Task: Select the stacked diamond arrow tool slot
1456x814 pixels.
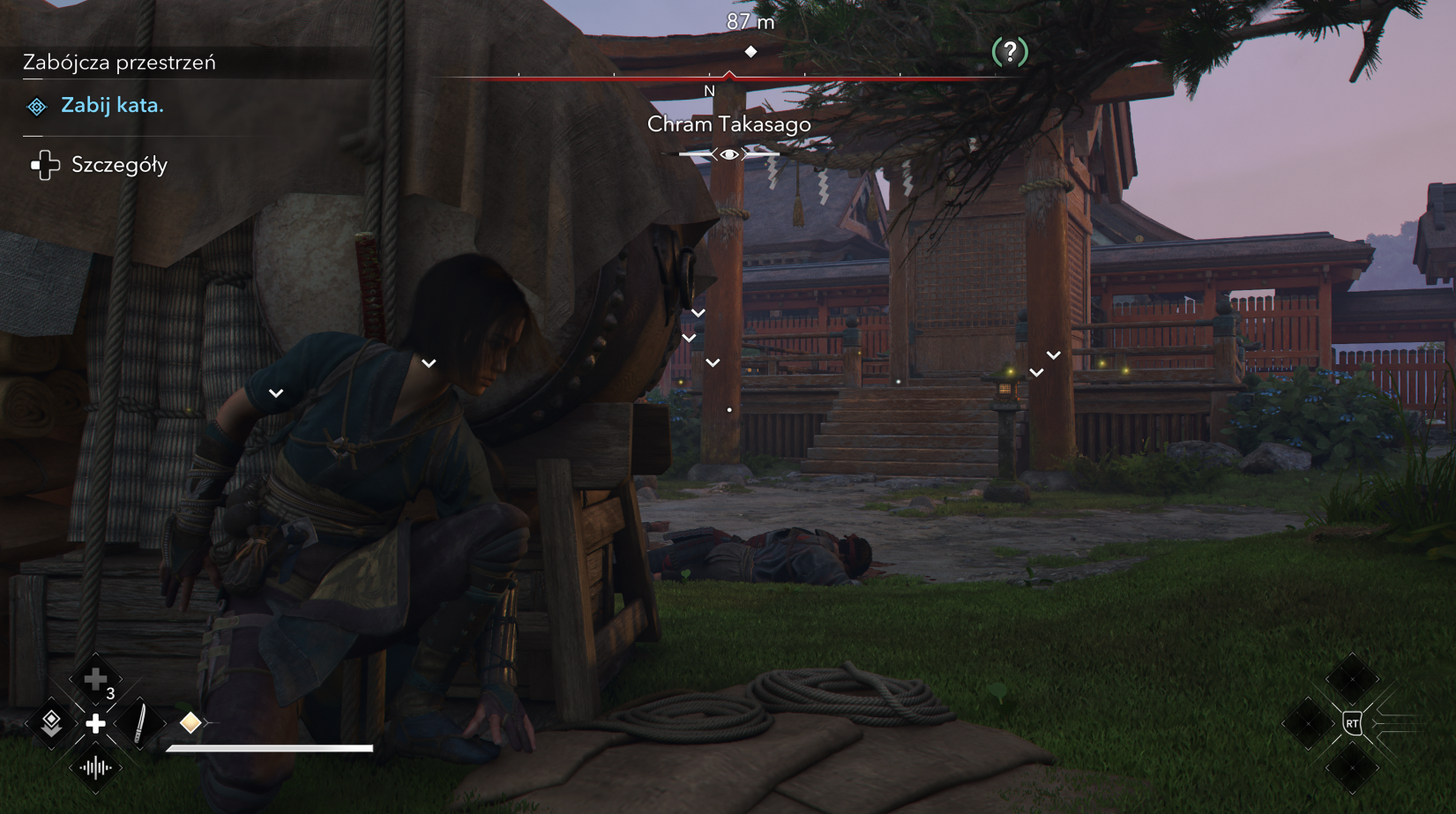Action: pos(51,723)
